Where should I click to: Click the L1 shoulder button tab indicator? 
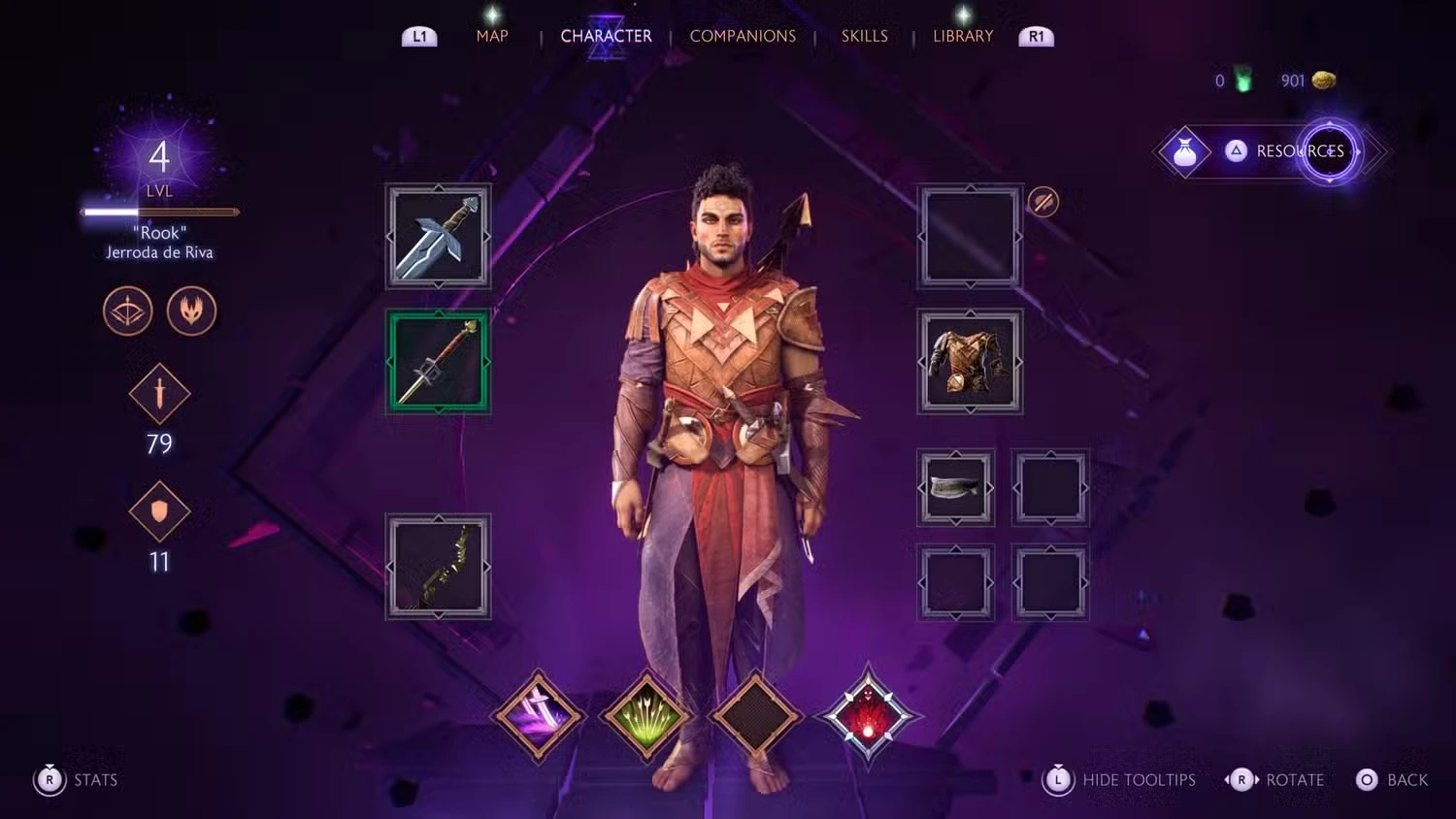(x=419, y=35)
